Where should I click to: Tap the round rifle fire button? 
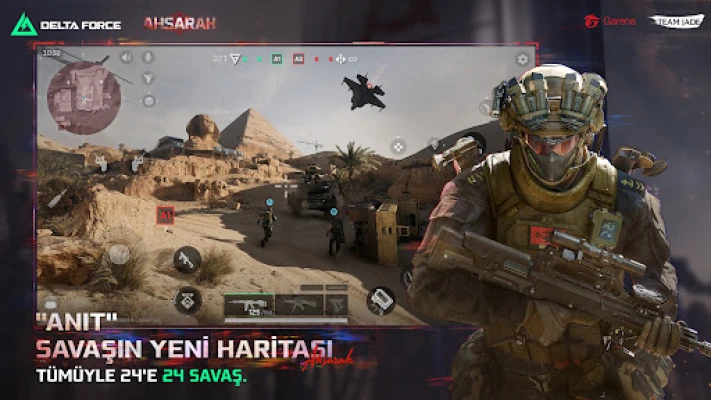tap(186, 260)
